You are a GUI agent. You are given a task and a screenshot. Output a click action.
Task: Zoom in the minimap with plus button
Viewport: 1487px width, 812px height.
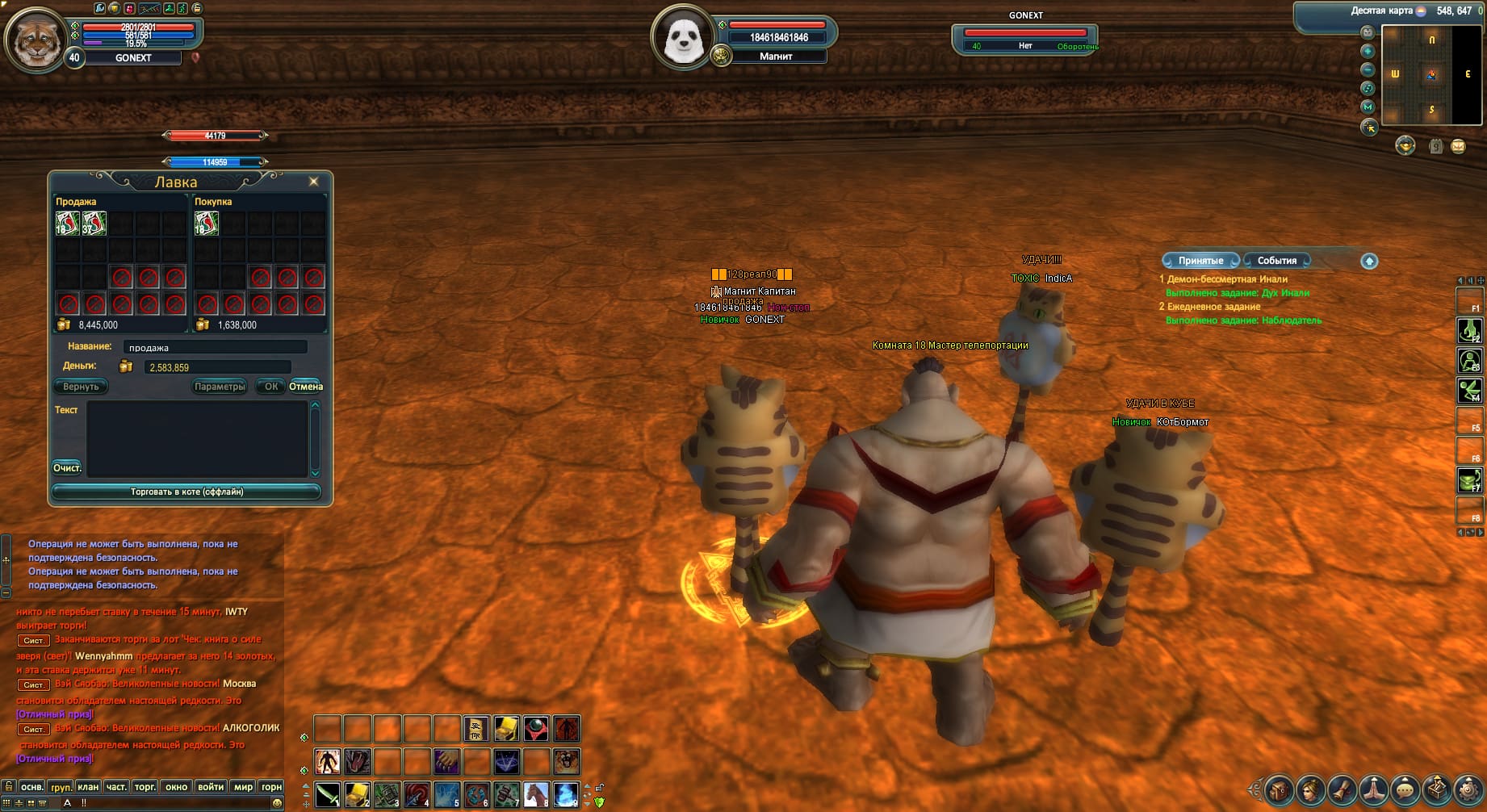click(x=1368, y=51)
